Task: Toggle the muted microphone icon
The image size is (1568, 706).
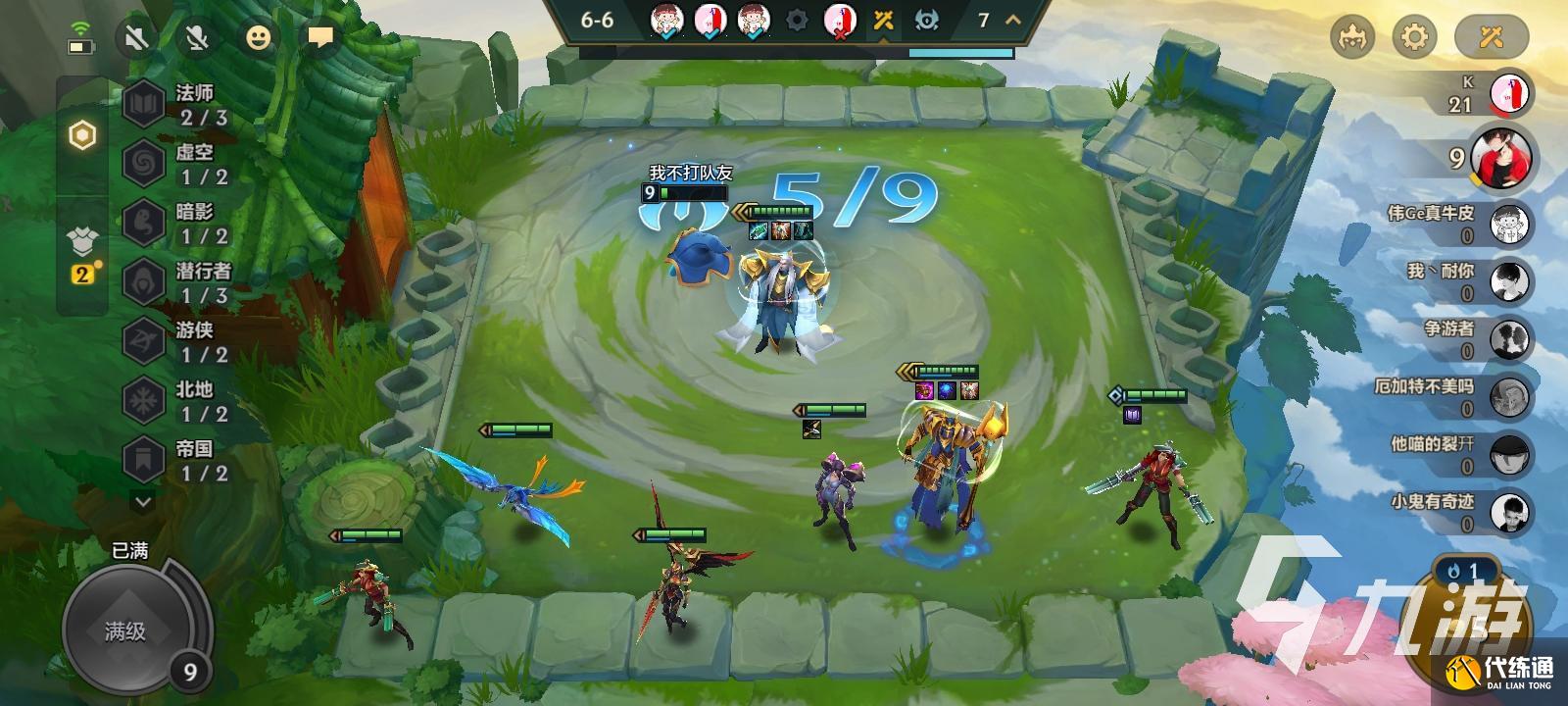Action: tap(197, 38)
